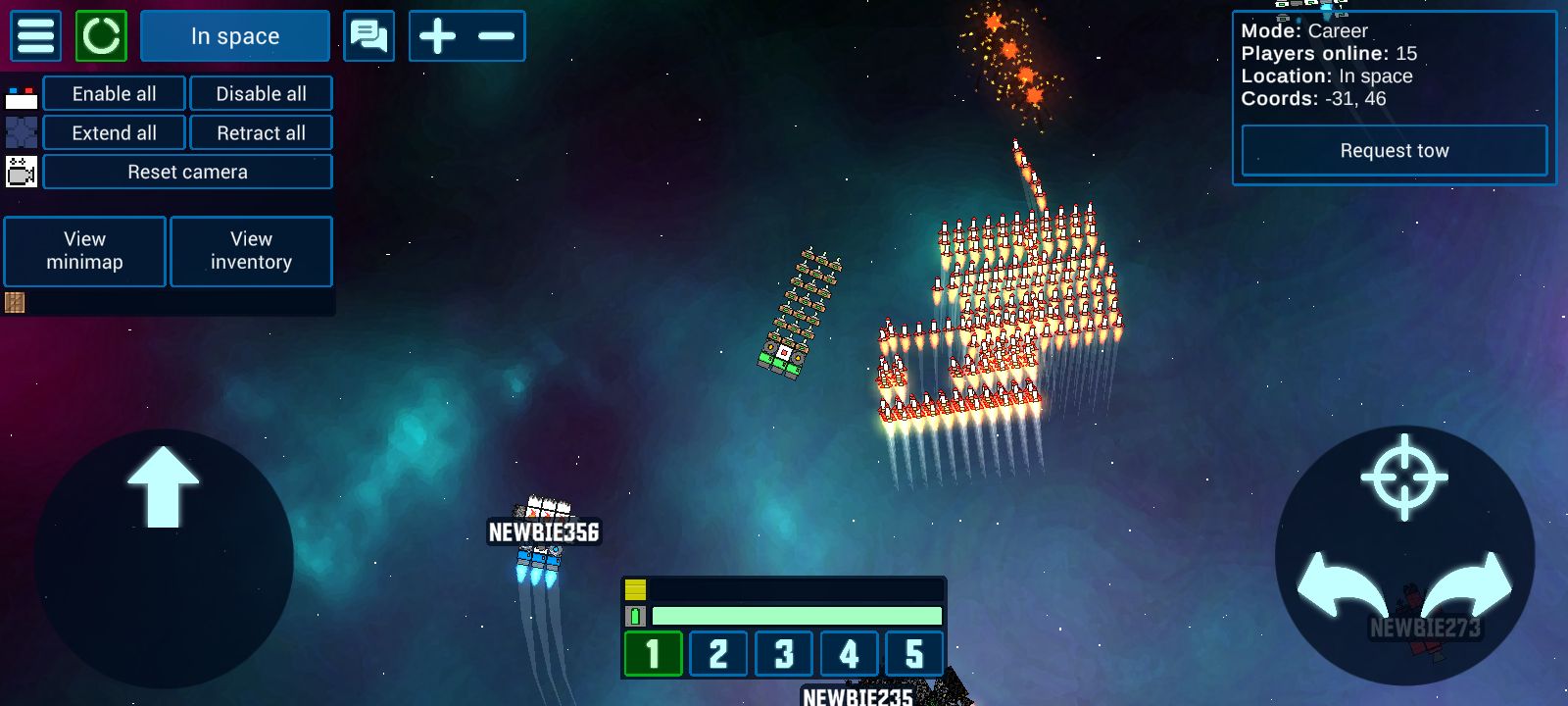This screenshot has height=706, width=1568.
Task: Choose "Disable all" for thrusters
Action: click(261, 94)
